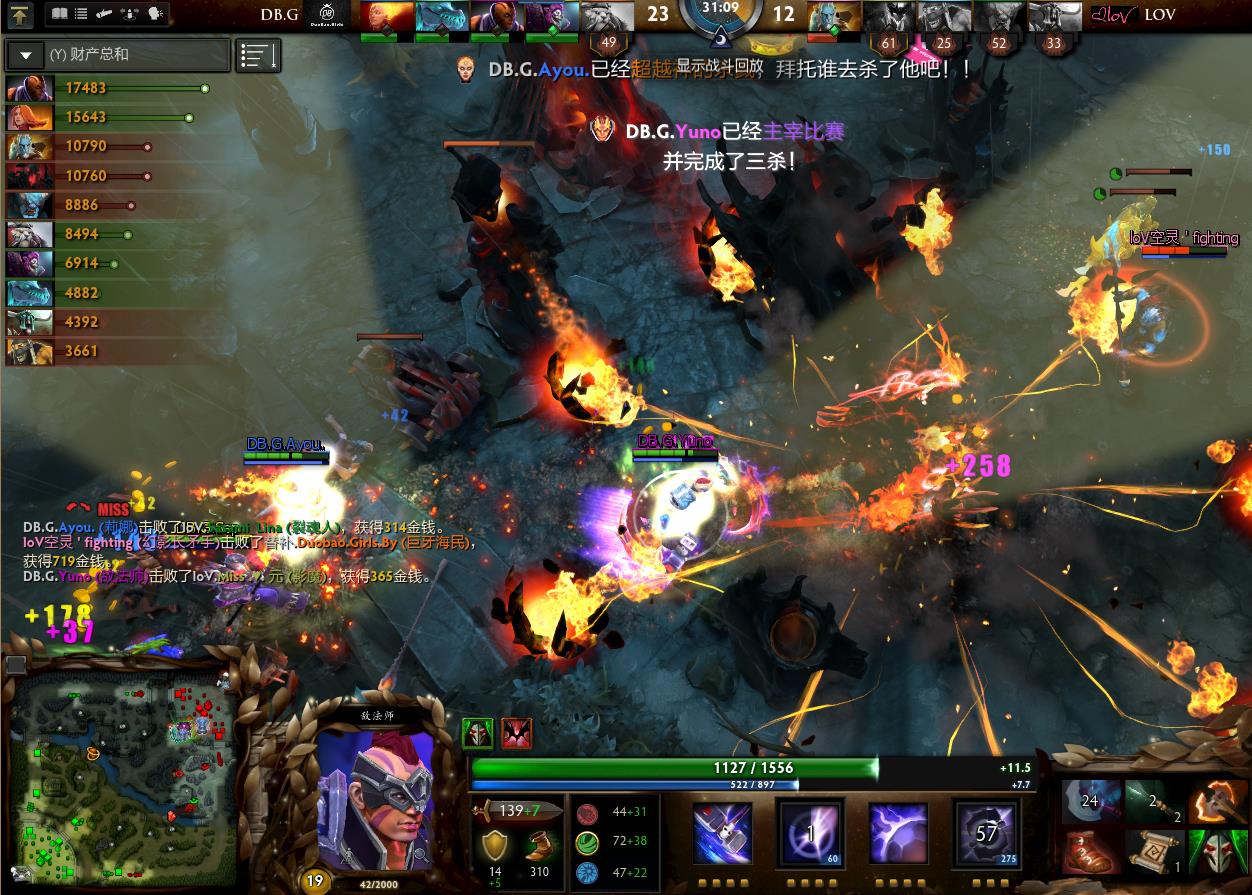Open the 财产总和 net worth dropdown

point(26,55)
